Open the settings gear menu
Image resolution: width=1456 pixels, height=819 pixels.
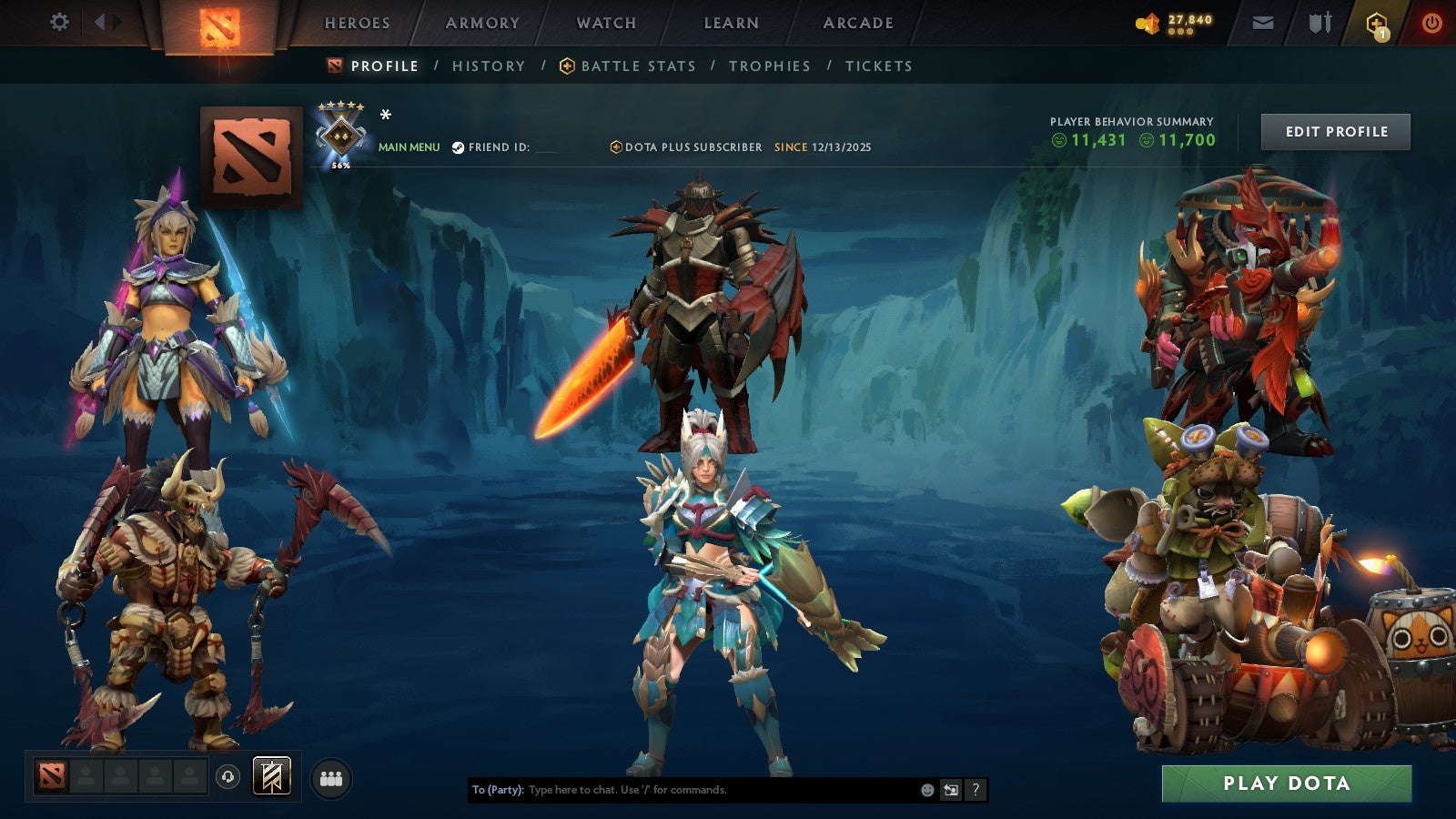pyautogui.click(x=60, y=23)
